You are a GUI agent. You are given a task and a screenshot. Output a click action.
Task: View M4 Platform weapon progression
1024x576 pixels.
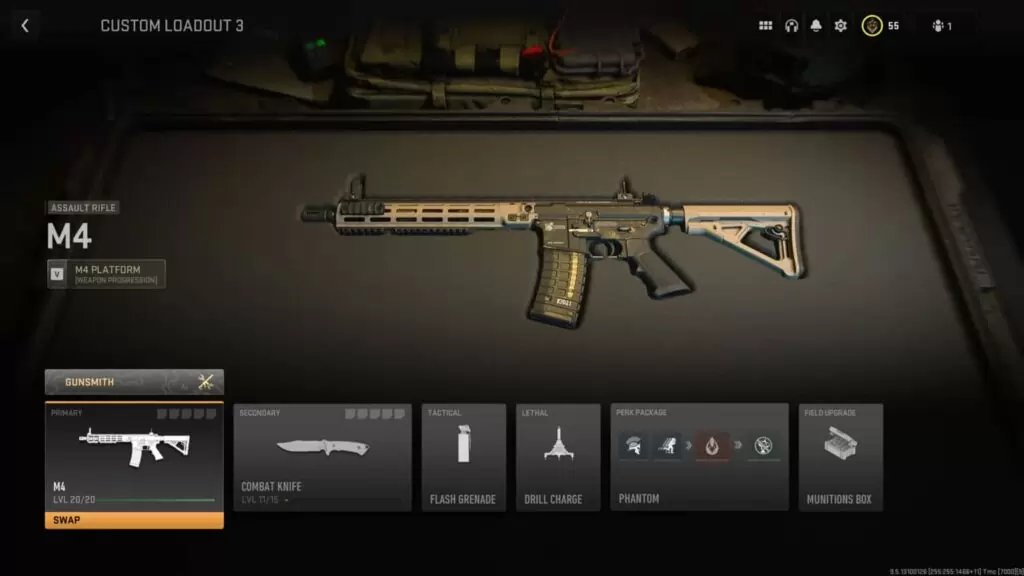(106, 274)
